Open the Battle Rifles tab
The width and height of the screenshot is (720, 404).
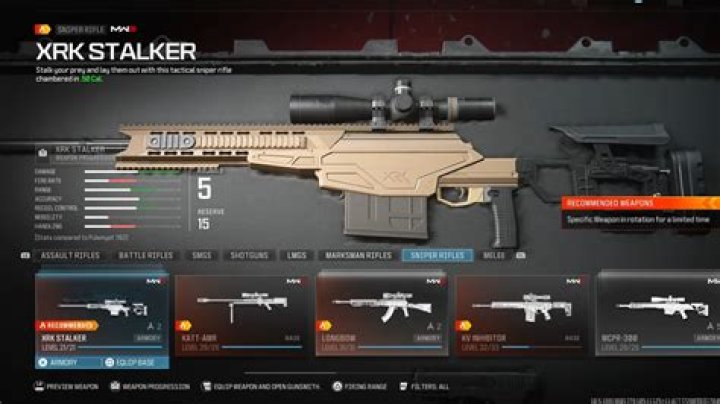click(146, 256)
